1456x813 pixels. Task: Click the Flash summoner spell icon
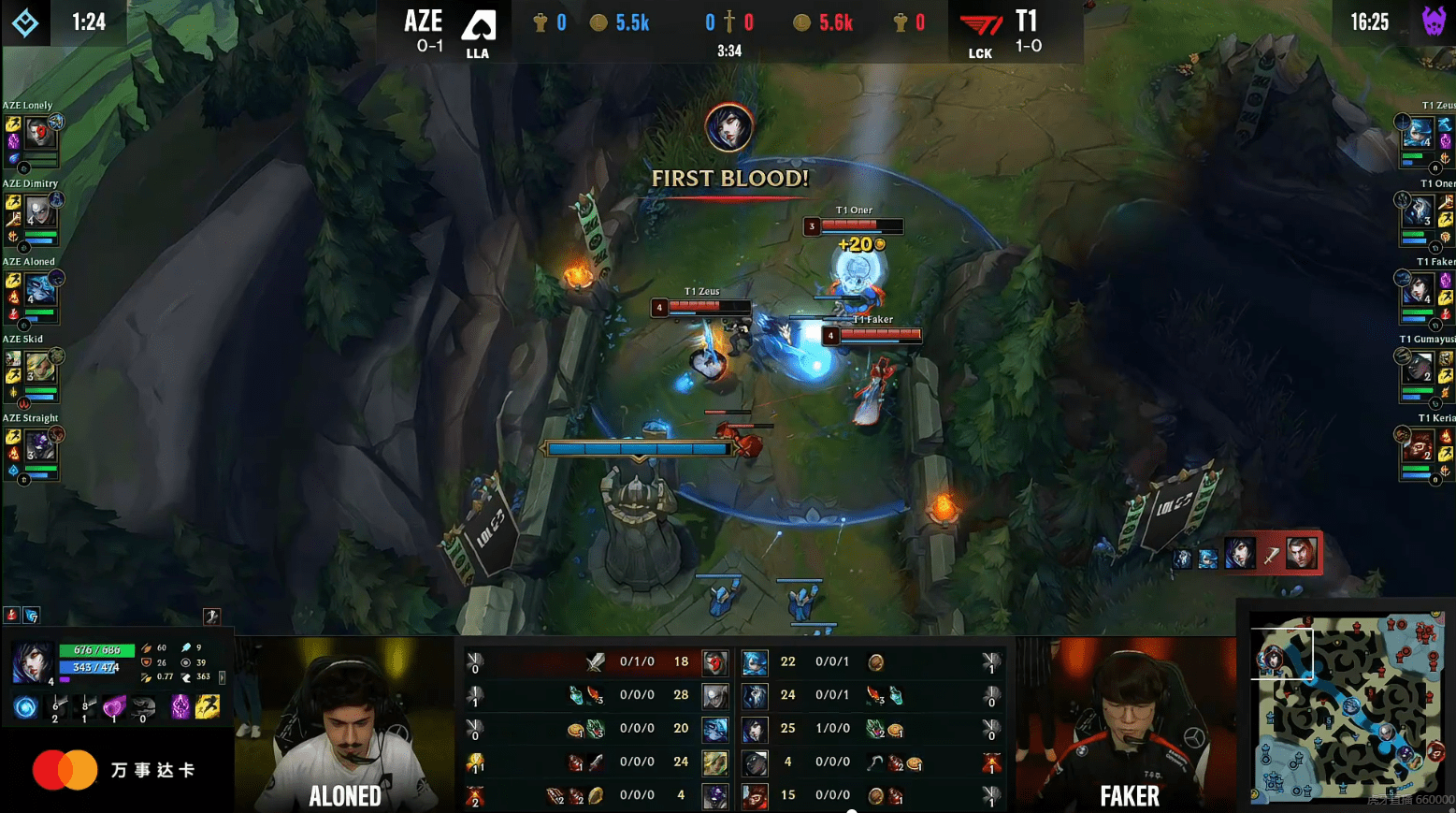(207, 707)
